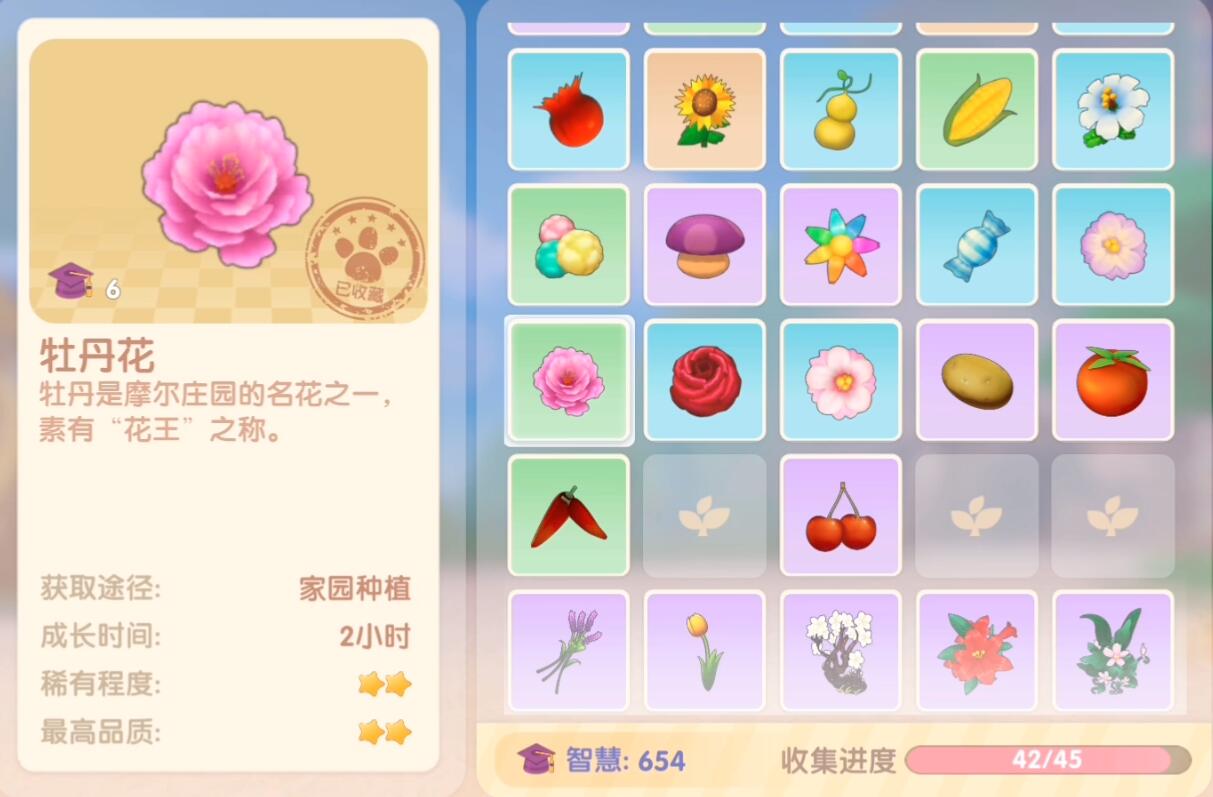Image resolution: width=1213 pixels, height=797 pixels.
Task: Choose the sunflower tile
Action: [704, 110]
